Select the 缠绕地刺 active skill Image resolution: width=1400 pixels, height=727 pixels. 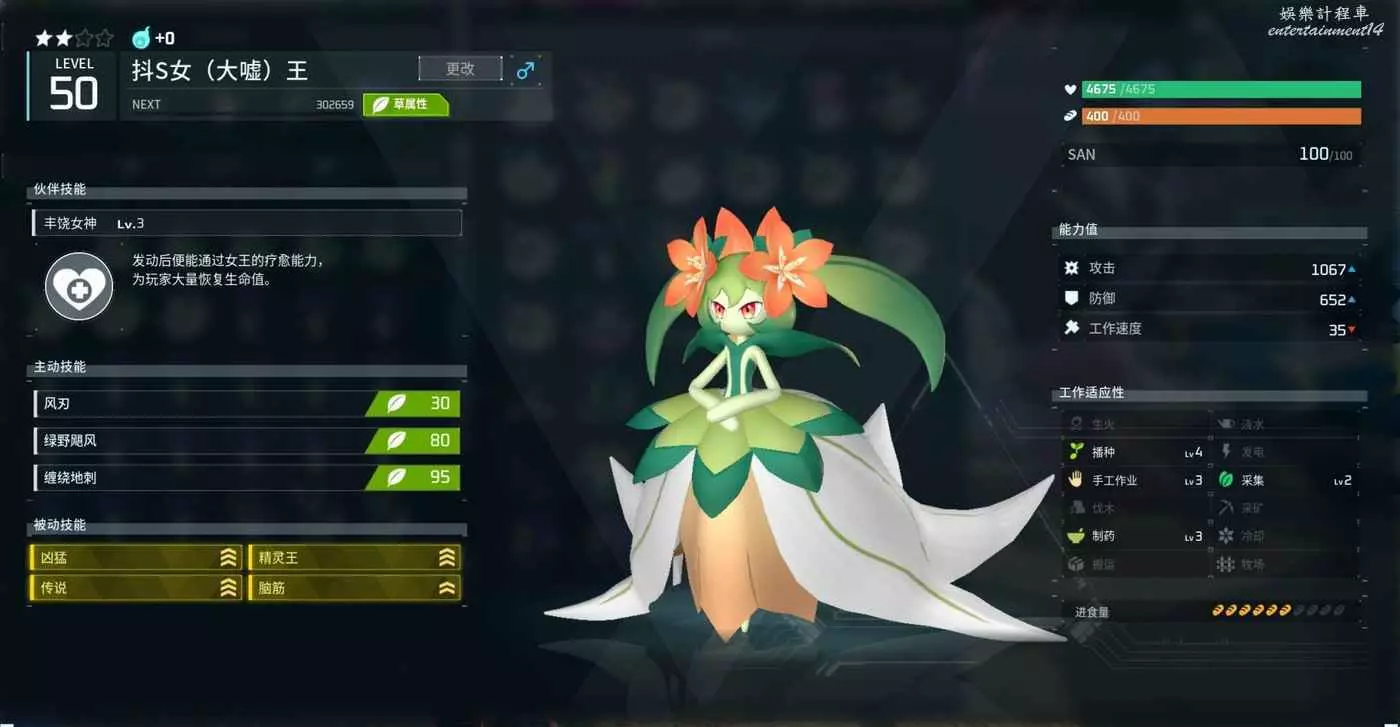coord(247,477)
